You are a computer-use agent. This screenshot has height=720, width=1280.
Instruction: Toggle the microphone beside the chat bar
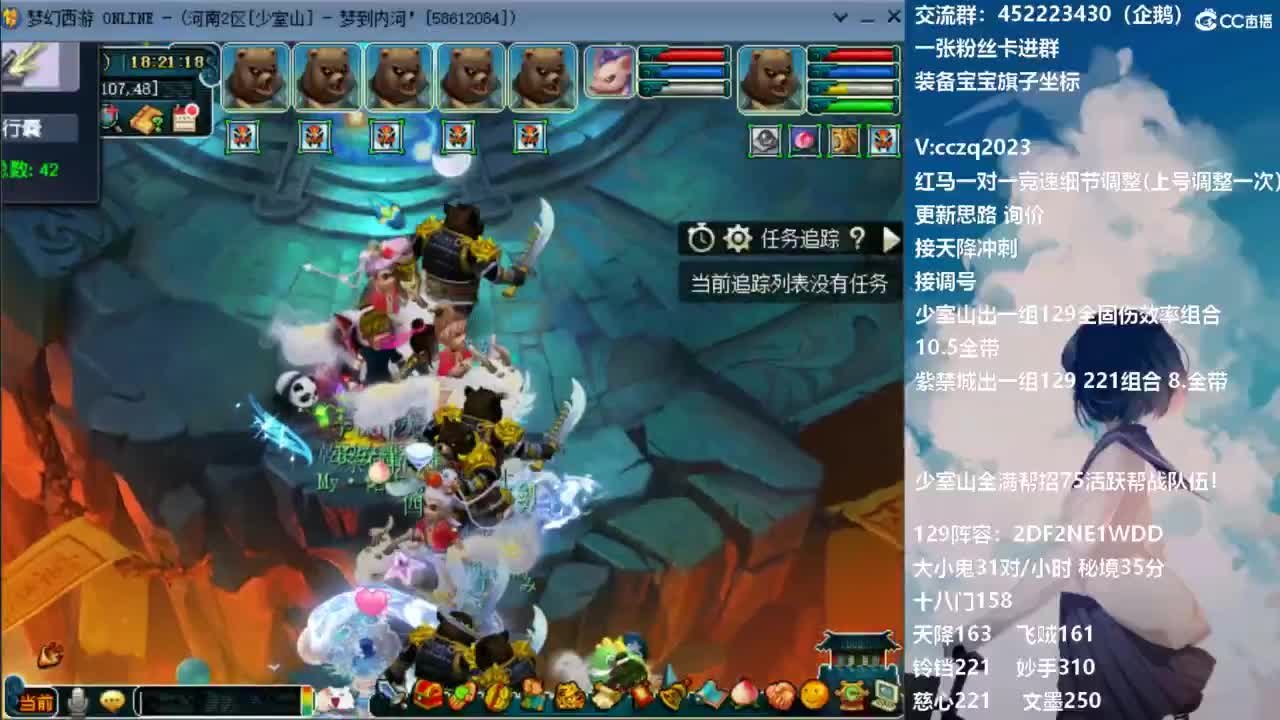pos(78,697)
